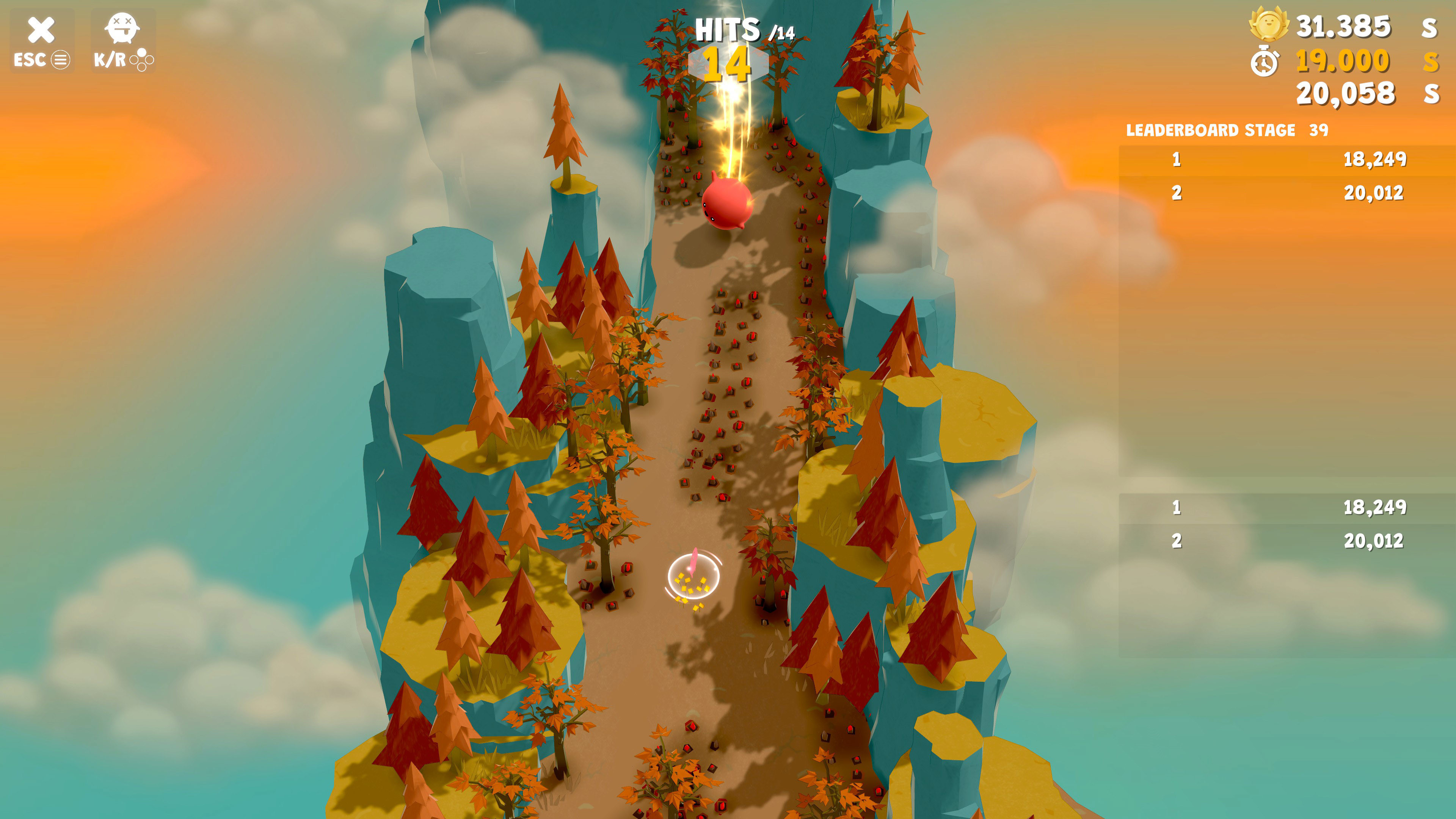Click the X close icon above ESC
The image size is (1456, 819).
tap(41, 30)
